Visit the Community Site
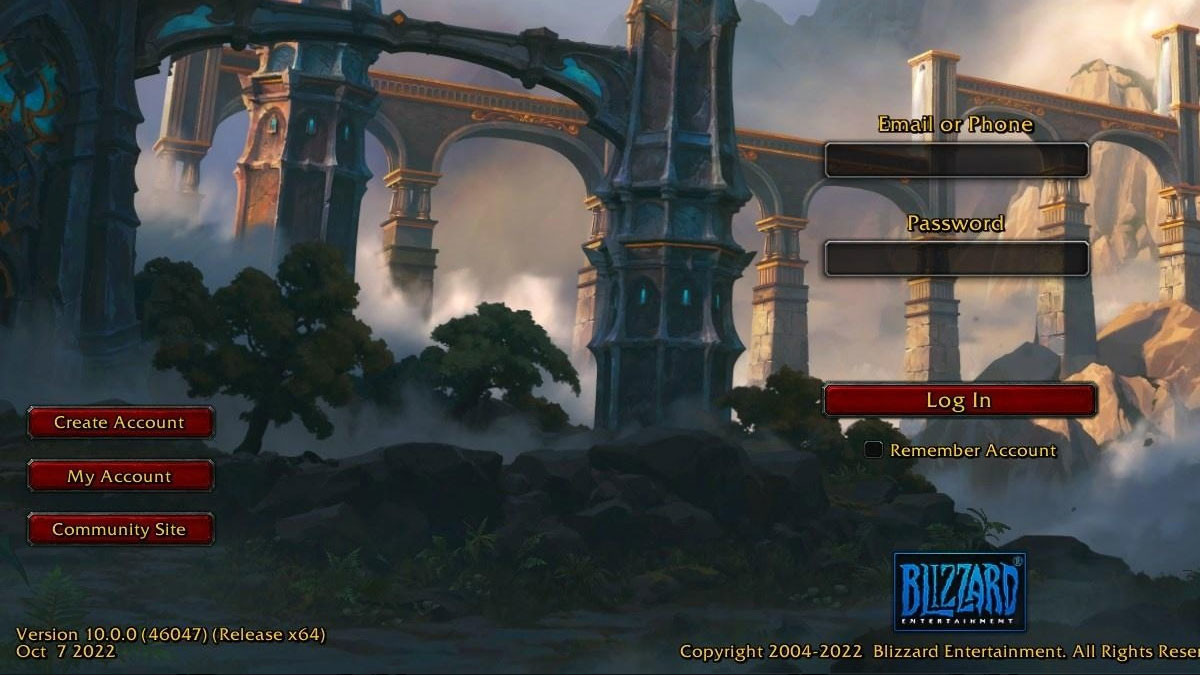The width and height of the screenshot is (1200, 675). (120, 529)
